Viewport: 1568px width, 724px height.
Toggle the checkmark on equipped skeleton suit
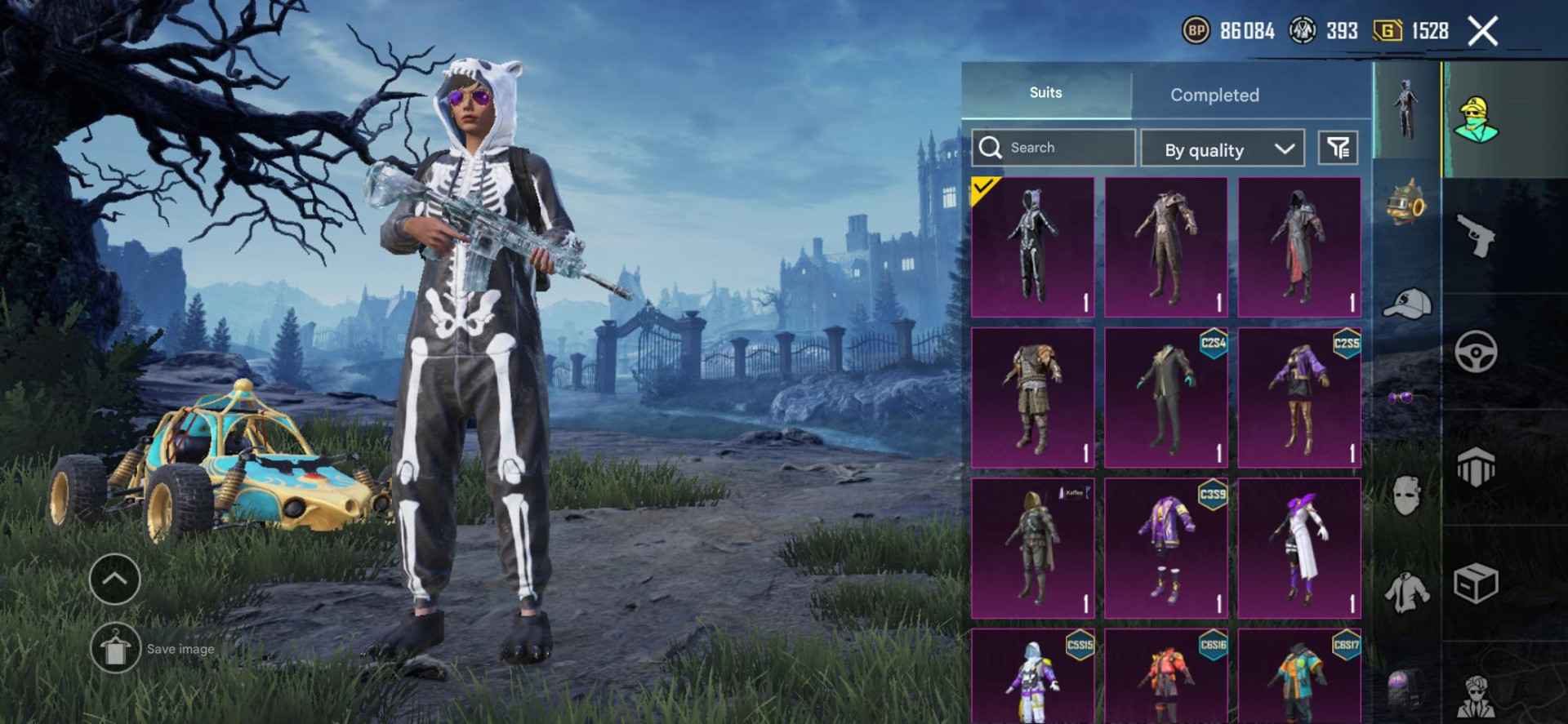982,186
